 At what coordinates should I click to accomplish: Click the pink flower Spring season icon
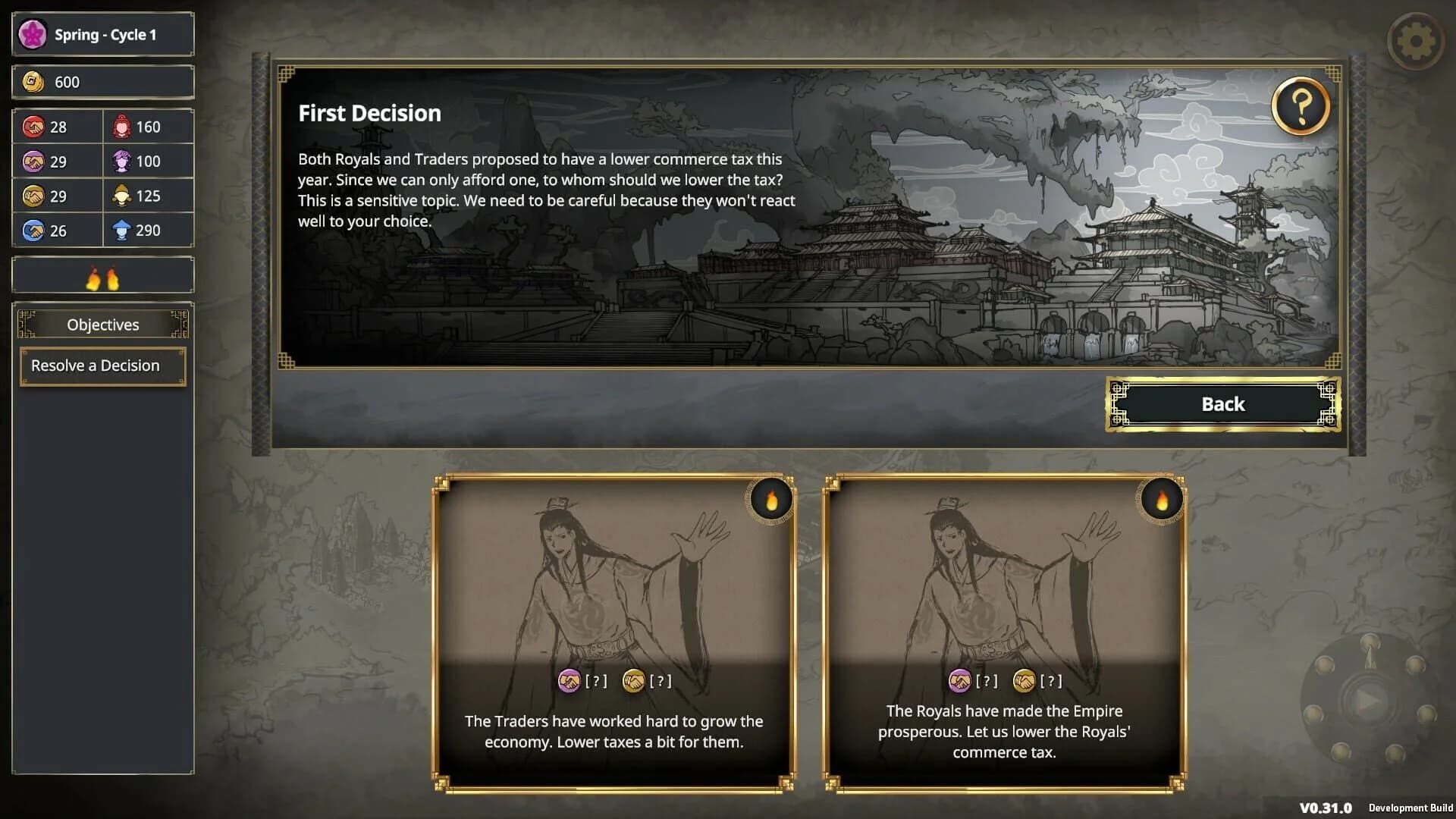(32, 33)
